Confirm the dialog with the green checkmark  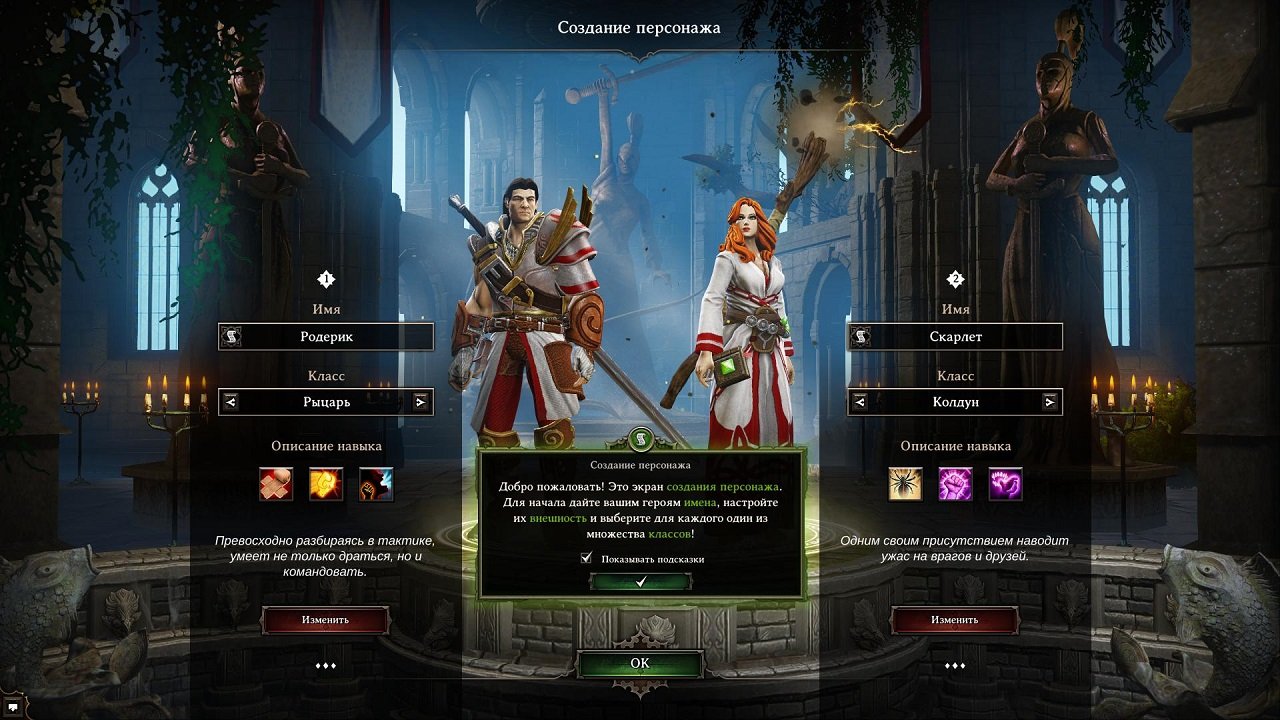(x=640, y=581)
